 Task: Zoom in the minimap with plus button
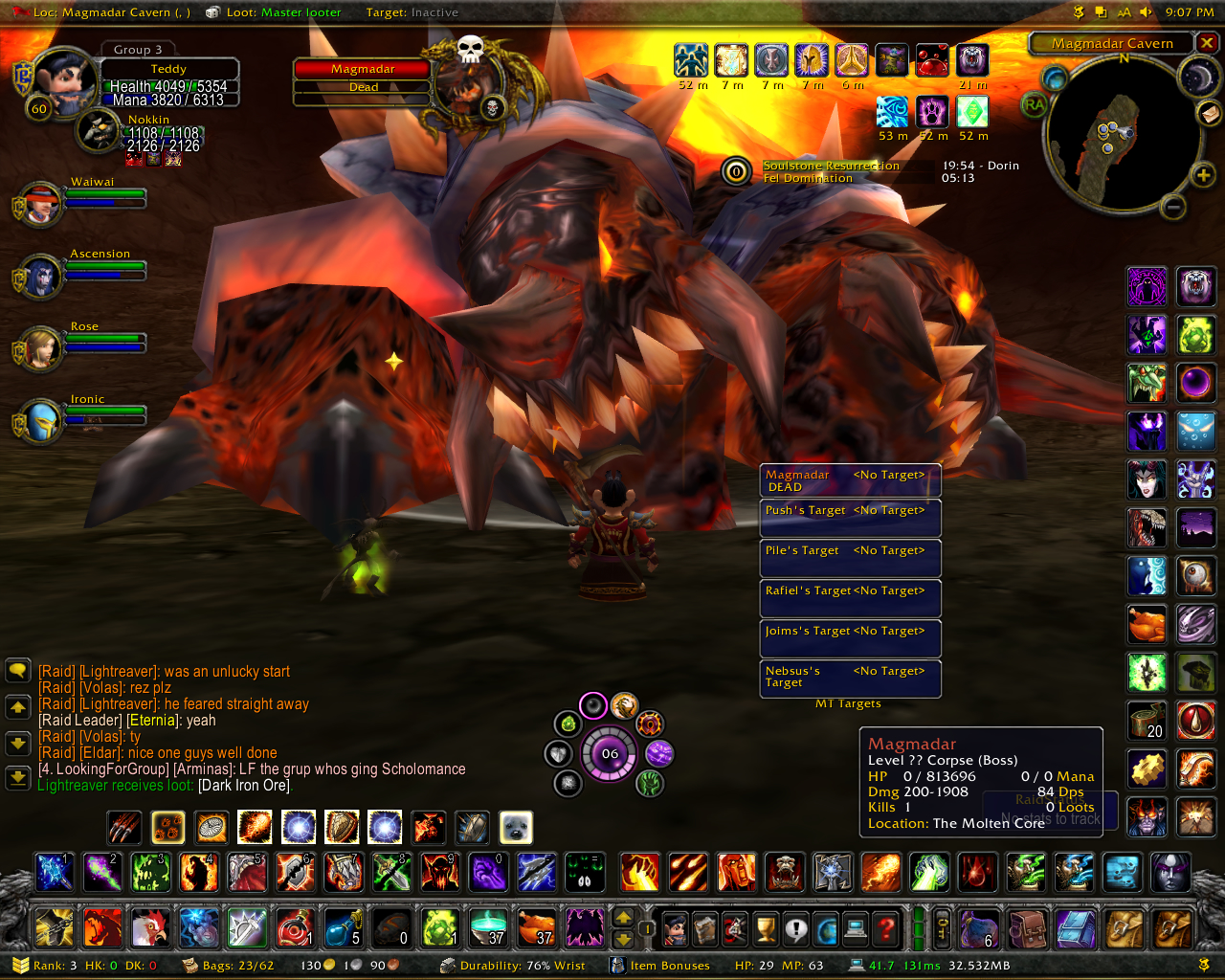tap(1202, 175)
